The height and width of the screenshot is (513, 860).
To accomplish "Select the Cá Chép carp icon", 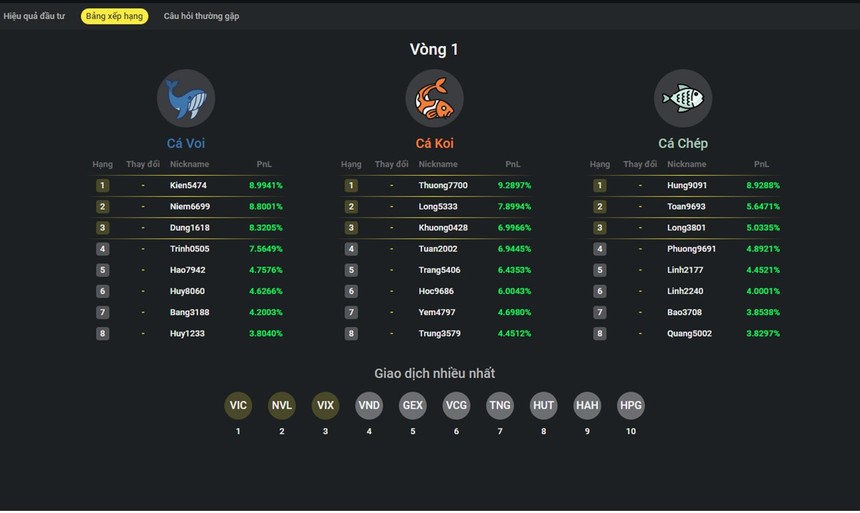I will coord(683,98).
